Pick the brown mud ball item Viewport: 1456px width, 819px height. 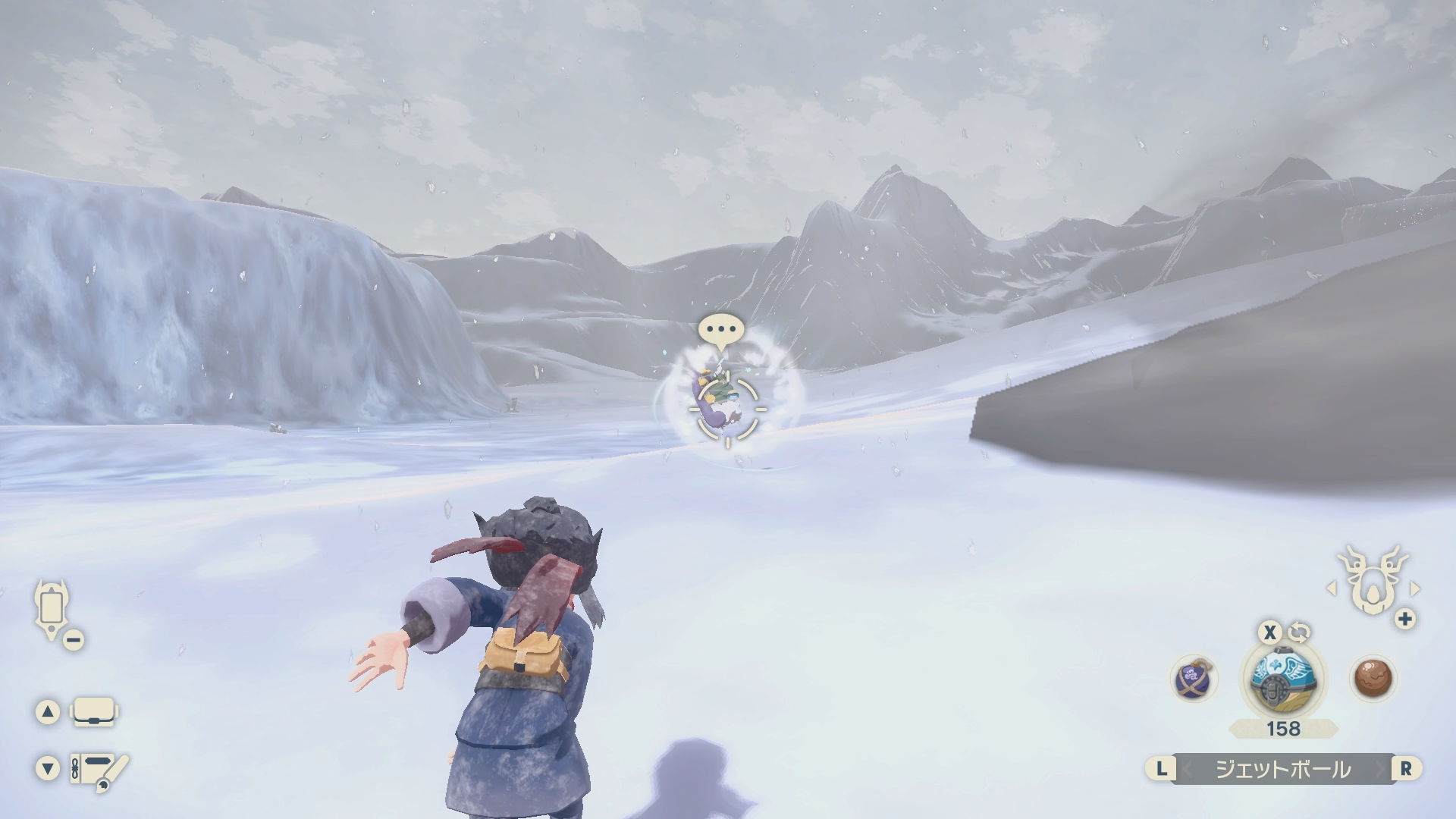(x=1373, y=677)
